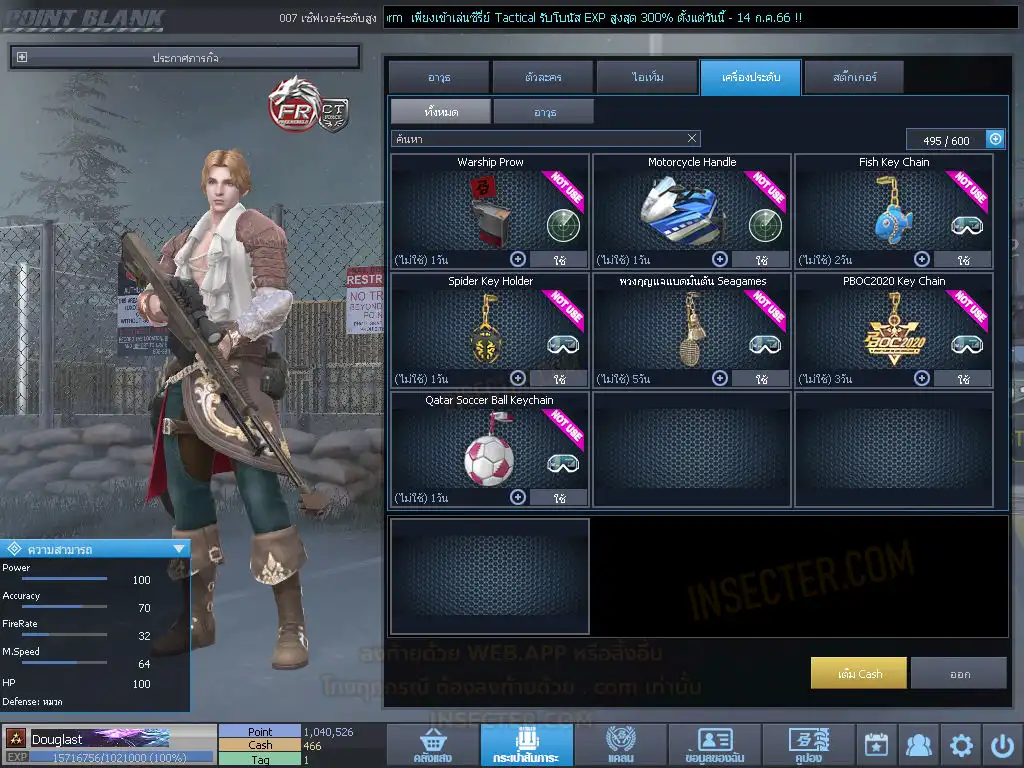This screenshot has width=1024, height=768.
Task: Pick the Fish Key Chain item
Action: click(x=894, y=211)
